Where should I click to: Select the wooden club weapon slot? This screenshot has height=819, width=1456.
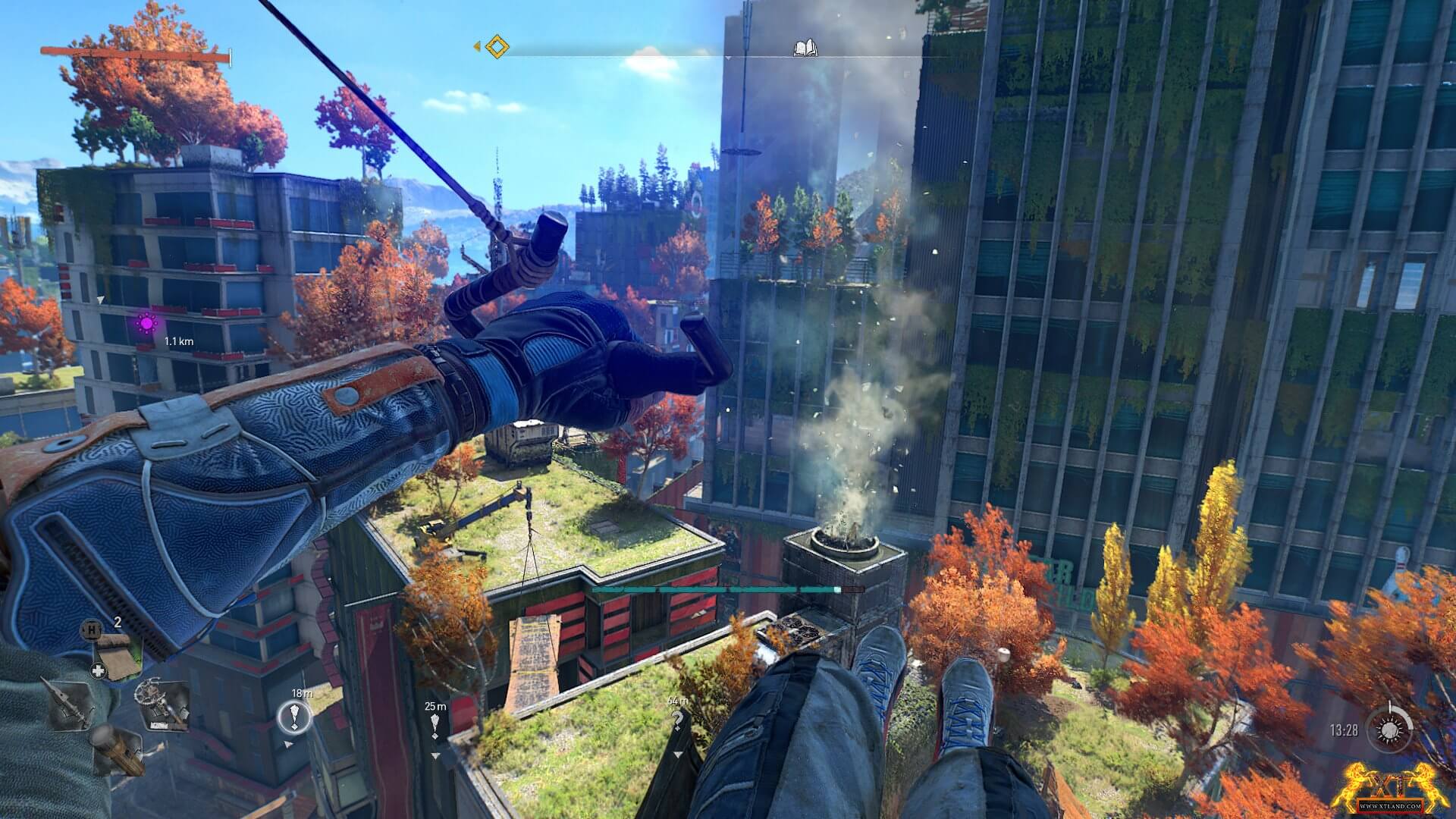[x=118, y=749]
